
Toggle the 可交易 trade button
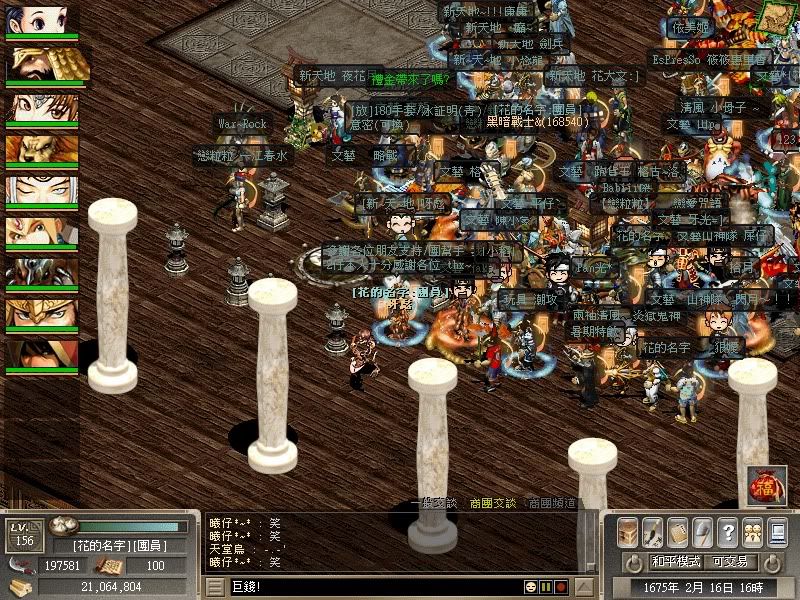[731, 562]
